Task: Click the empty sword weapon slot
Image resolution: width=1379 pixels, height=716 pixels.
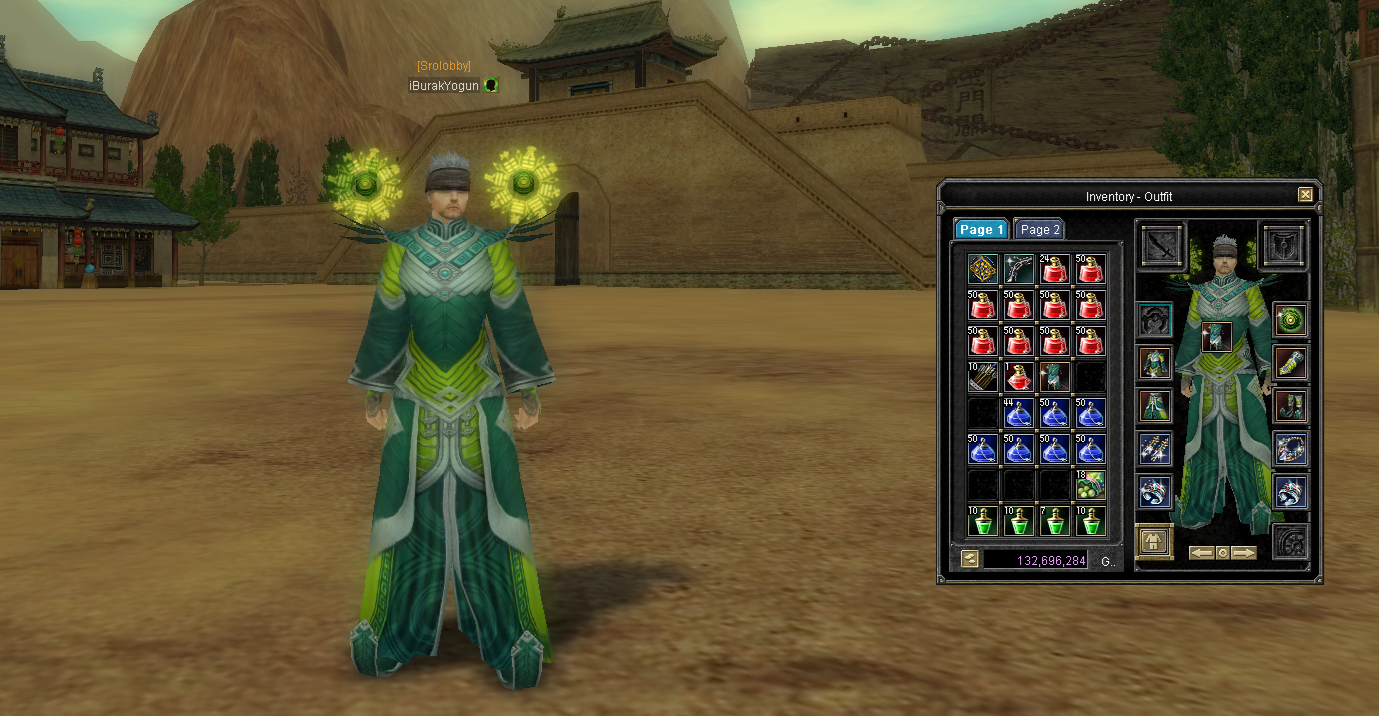Action: (x=1162, y=245)
